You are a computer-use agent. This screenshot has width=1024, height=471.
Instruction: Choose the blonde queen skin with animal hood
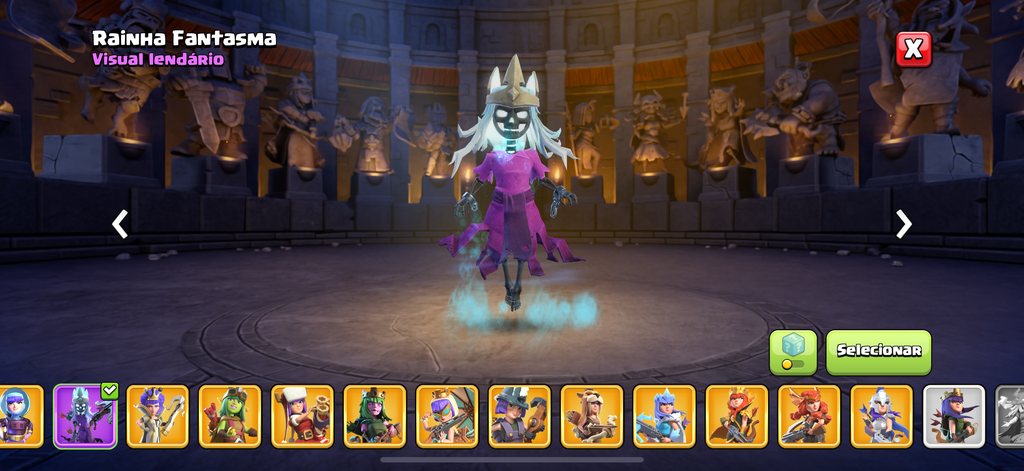[591, 415]
